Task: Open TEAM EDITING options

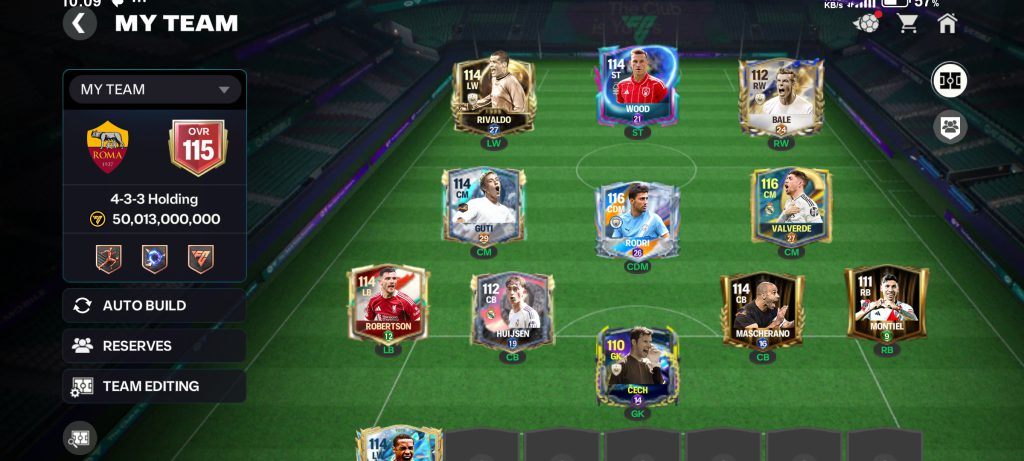Action: 154,386
